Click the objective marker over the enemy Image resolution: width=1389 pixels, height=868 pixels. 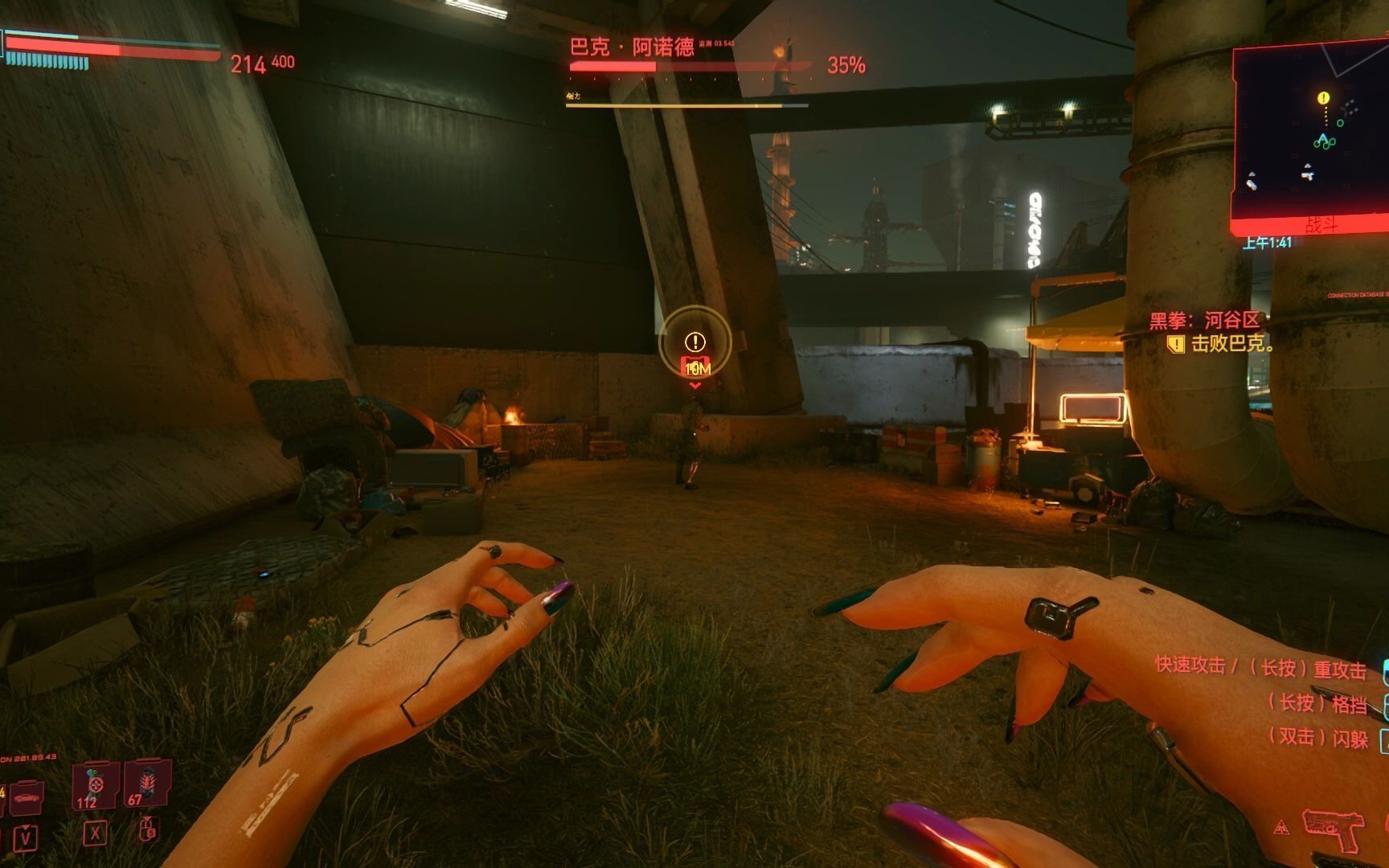[x=695, y=343]
